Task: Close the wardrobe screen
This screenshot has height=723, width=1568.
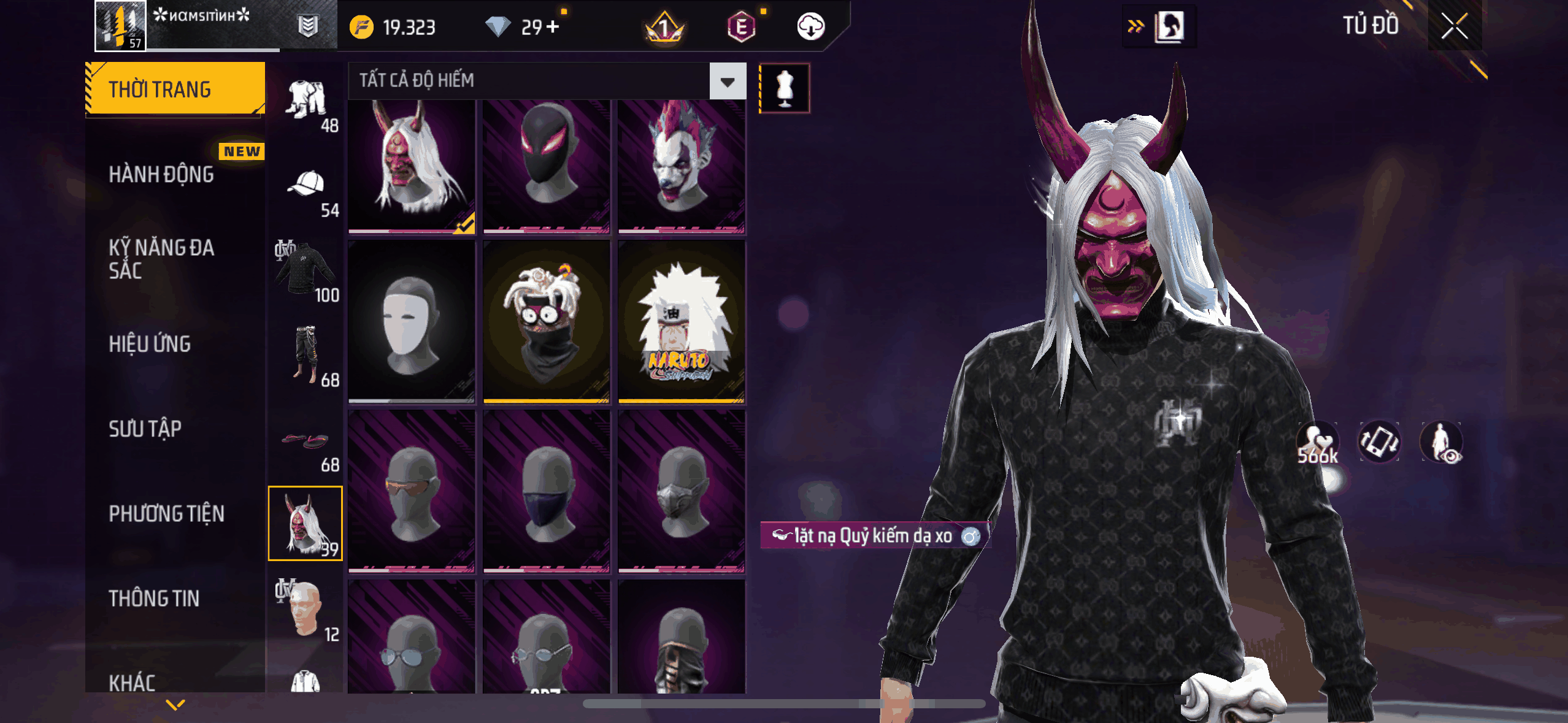Action: 1454,26
